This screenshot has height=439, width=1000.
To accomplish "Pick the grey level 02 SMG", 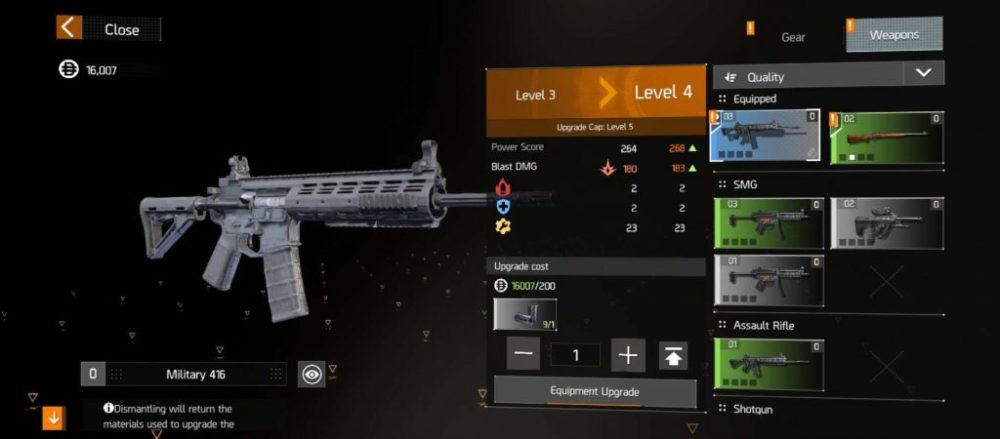I will pos(886,223).
